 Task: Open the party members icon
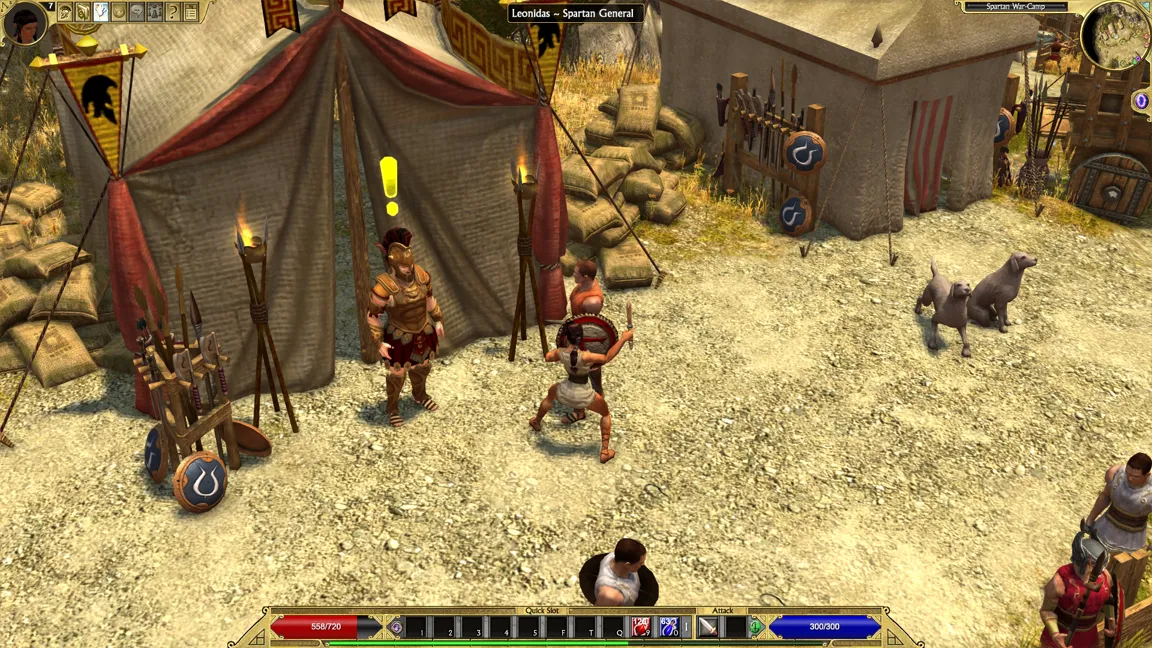155,12
